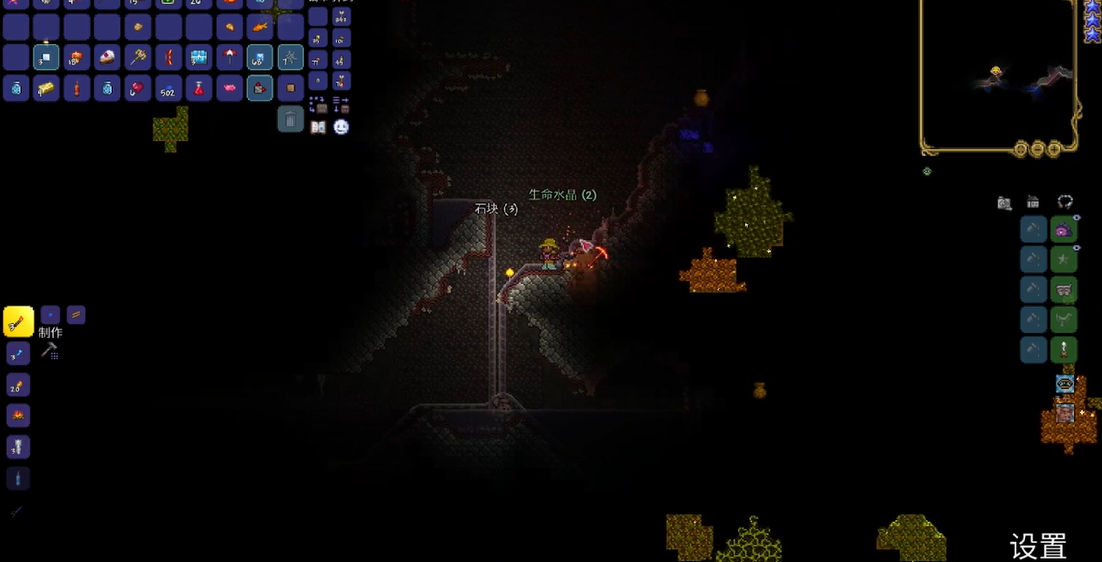
Task: Select the red healing potion slot
Action: pyautogui.click(x=199, y=89)
